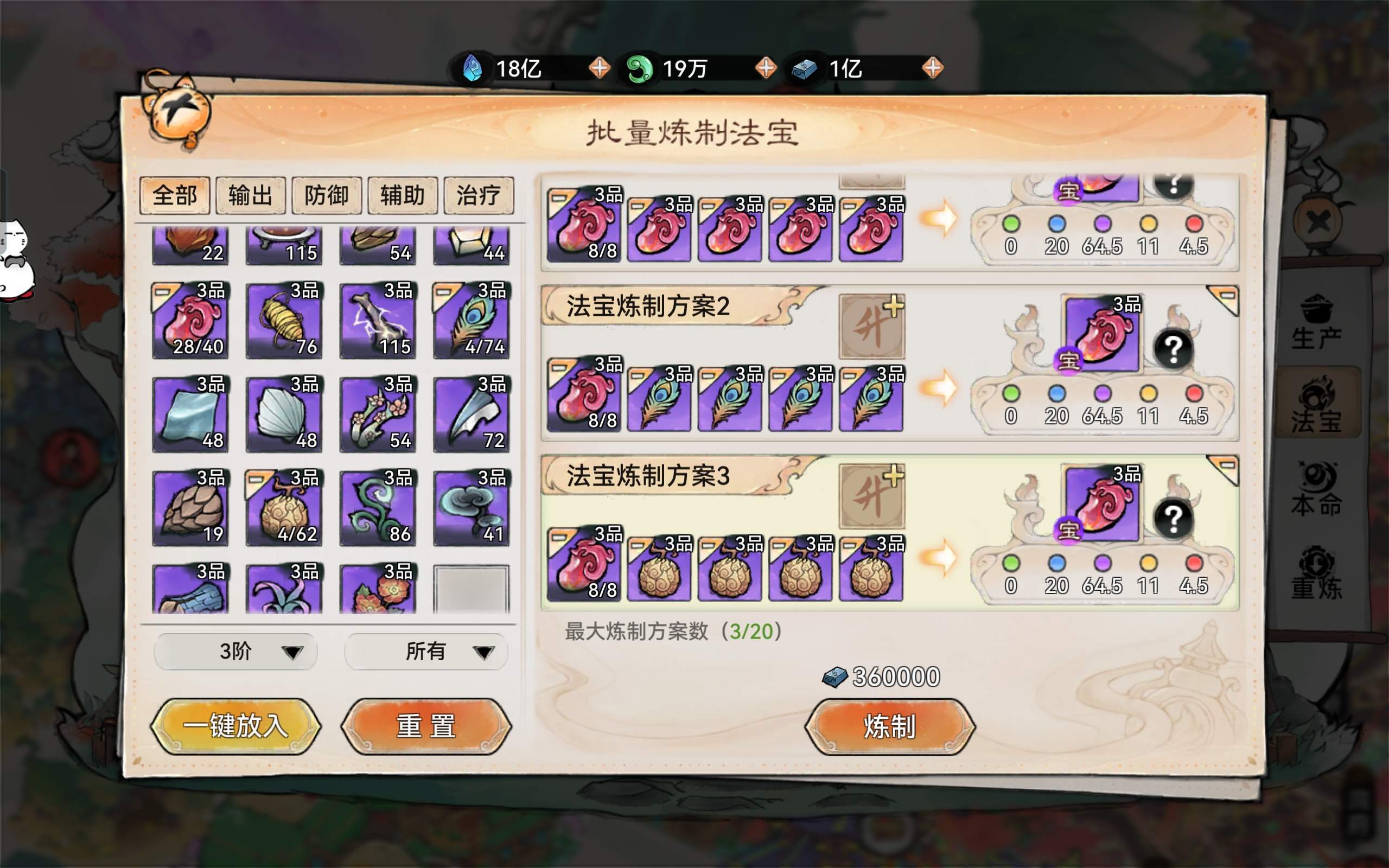
Task: Open the 所有 filter dropdown
Action: (425, 652)
